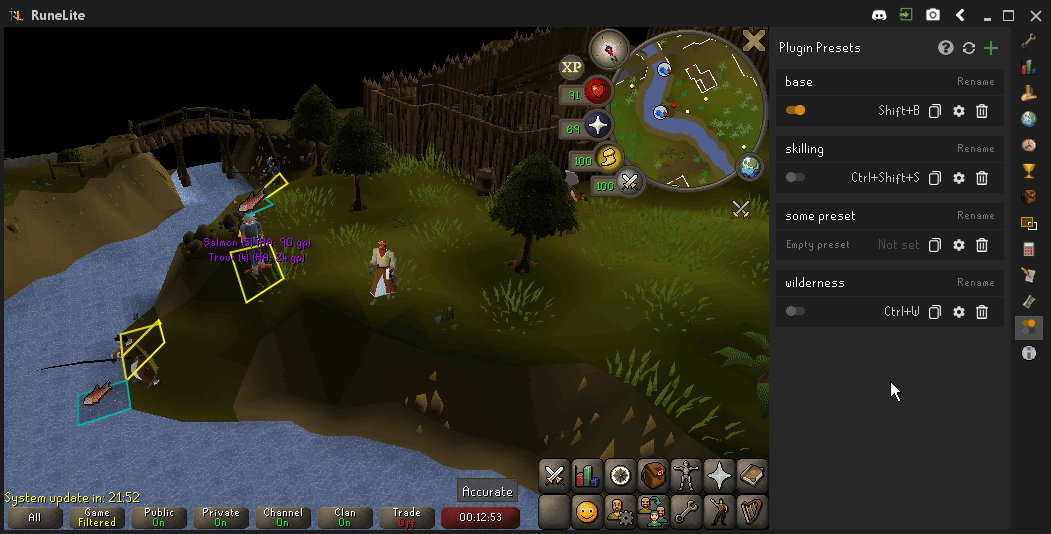Toggle the XP drops orb

[571, 67]
